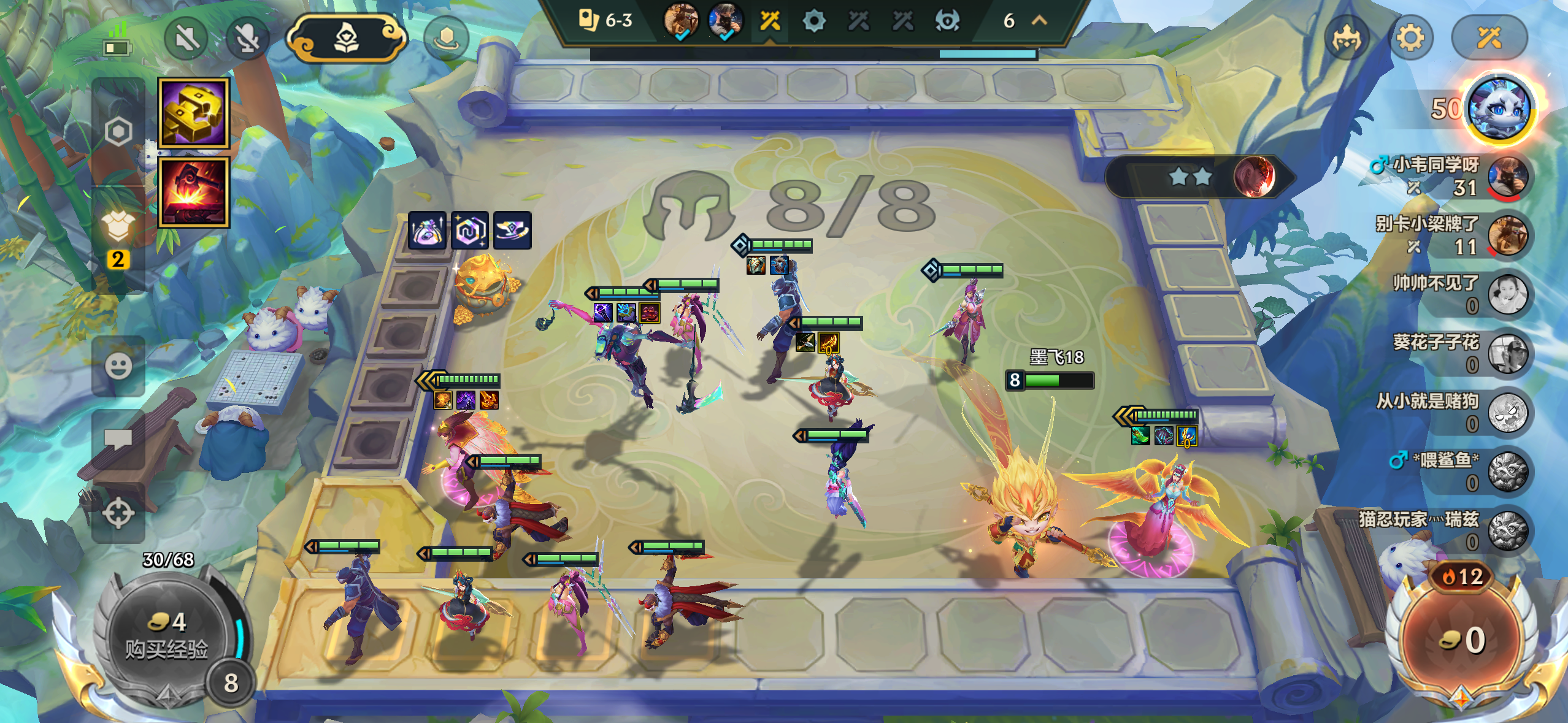Click the crosshair locate button
Screen dimensions: 1568x723
(118, 513)
